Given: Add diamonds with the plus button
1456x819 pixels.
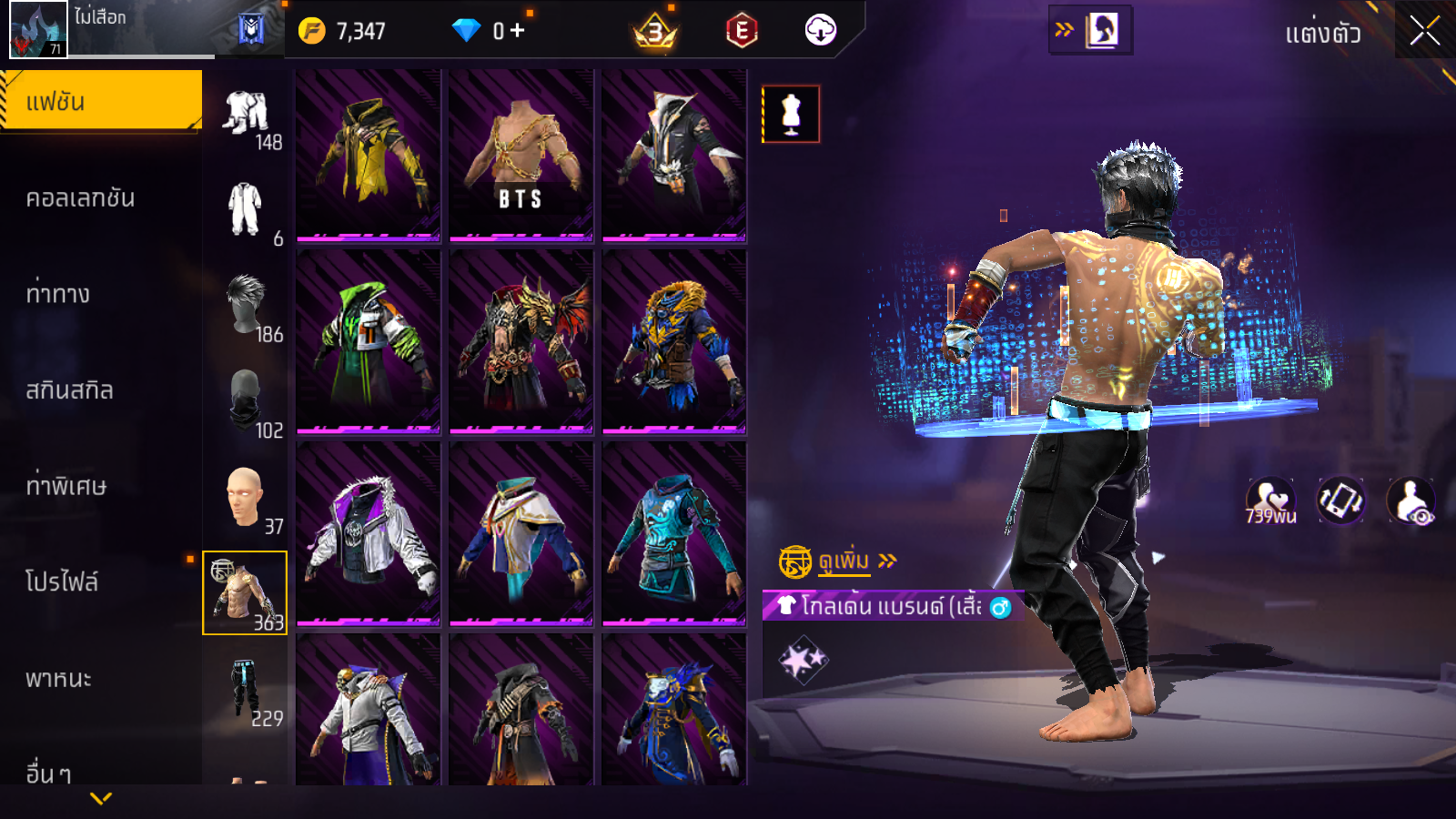Looking at the screenshot, I should coord(517,31).
